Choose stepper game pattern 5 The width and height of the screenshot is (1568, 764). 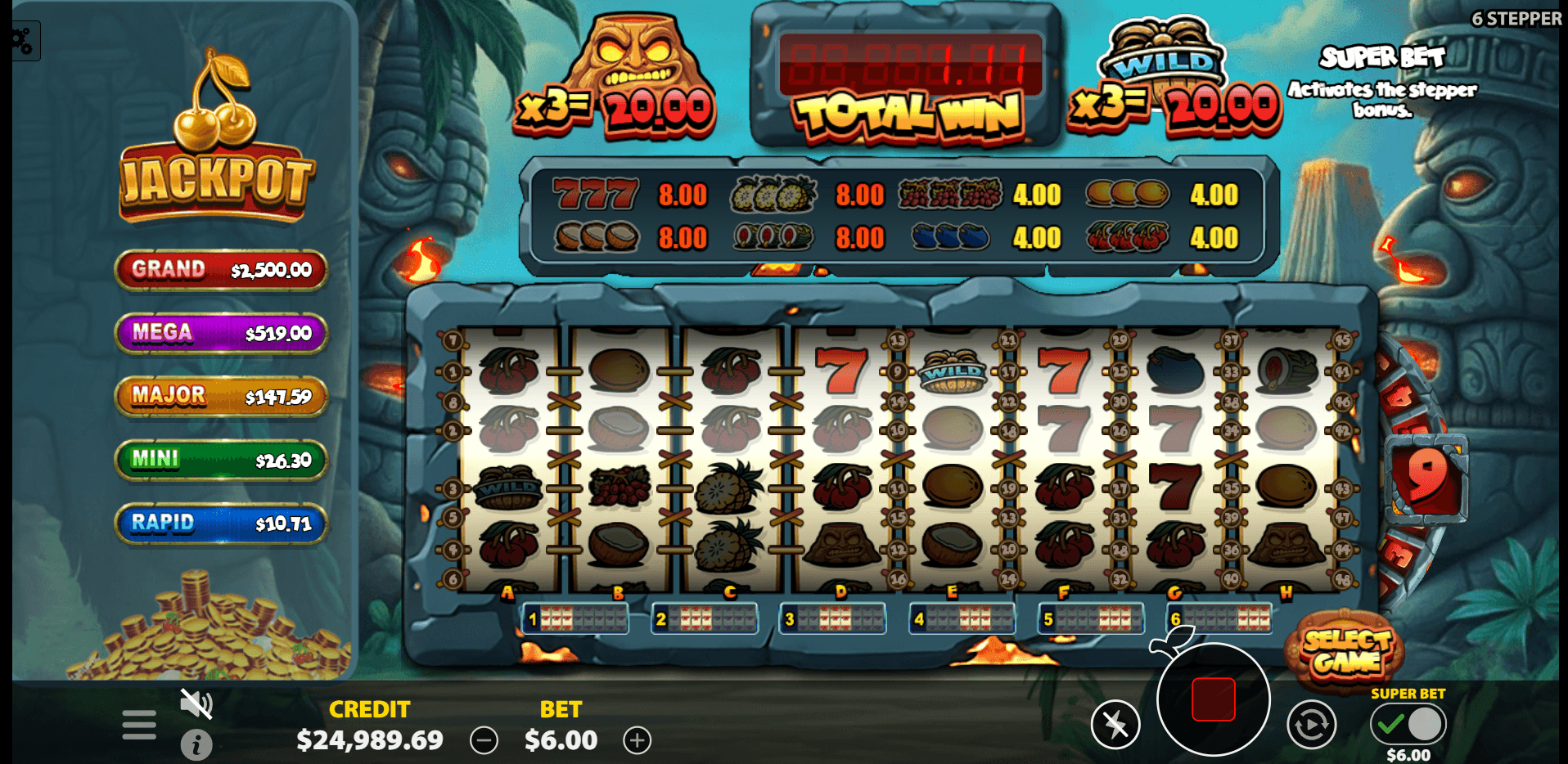(x=1092, y=619)
